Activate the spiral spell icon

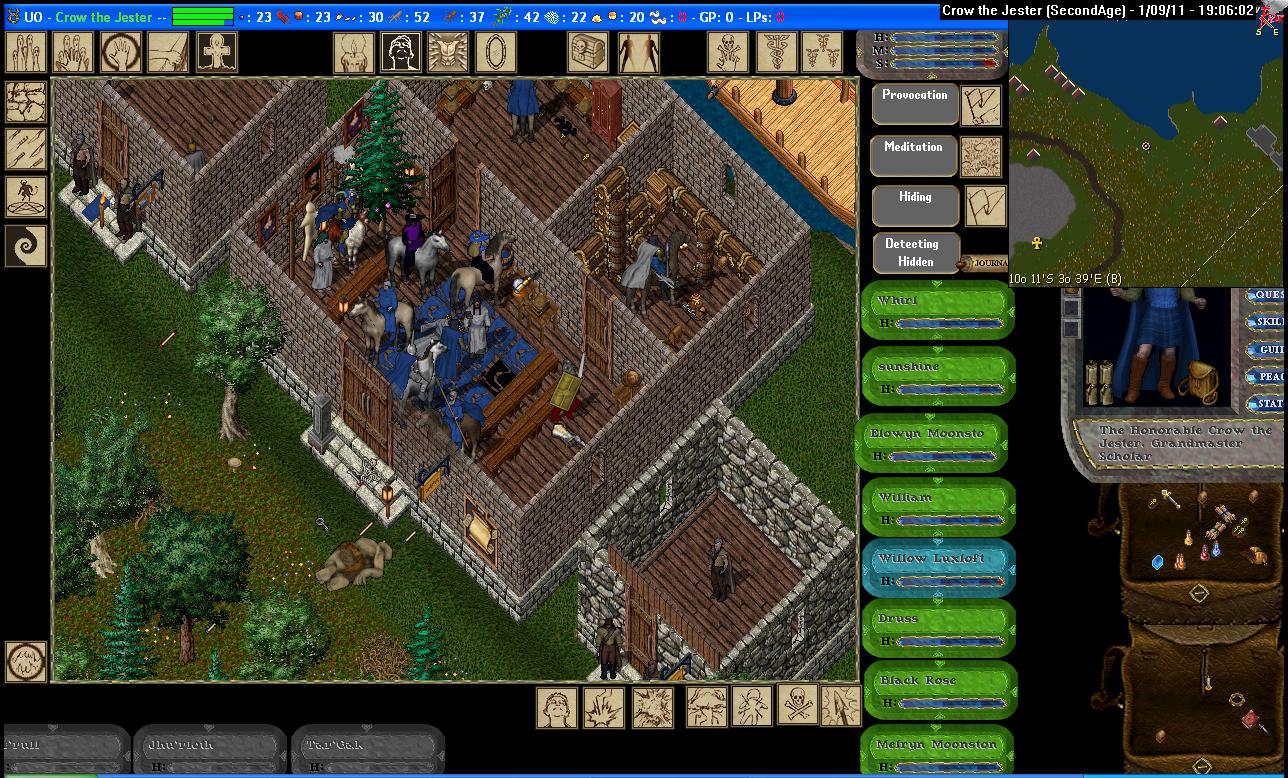click(26, 245)
